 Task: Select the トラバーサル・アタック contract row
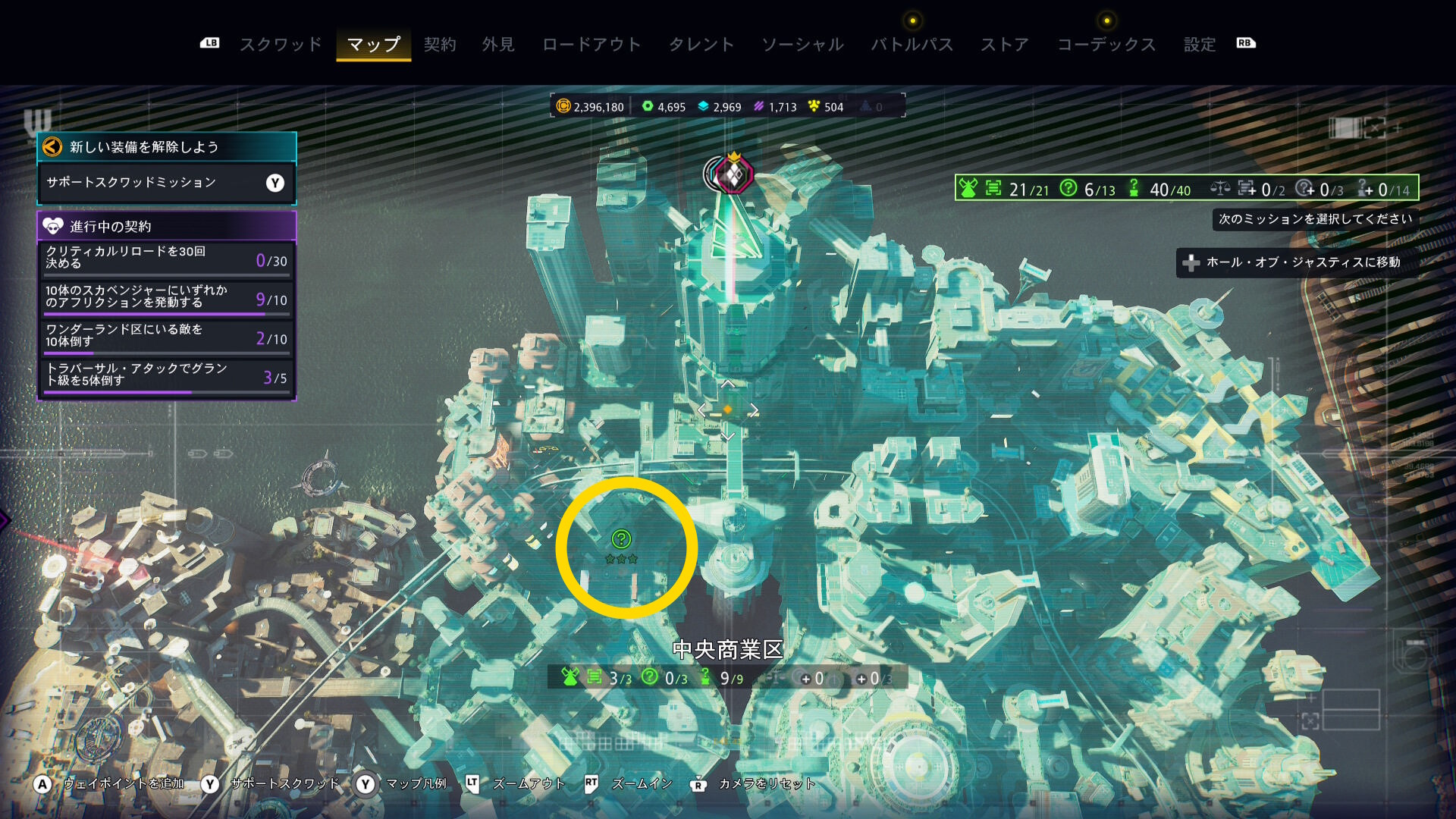(166, 375)
